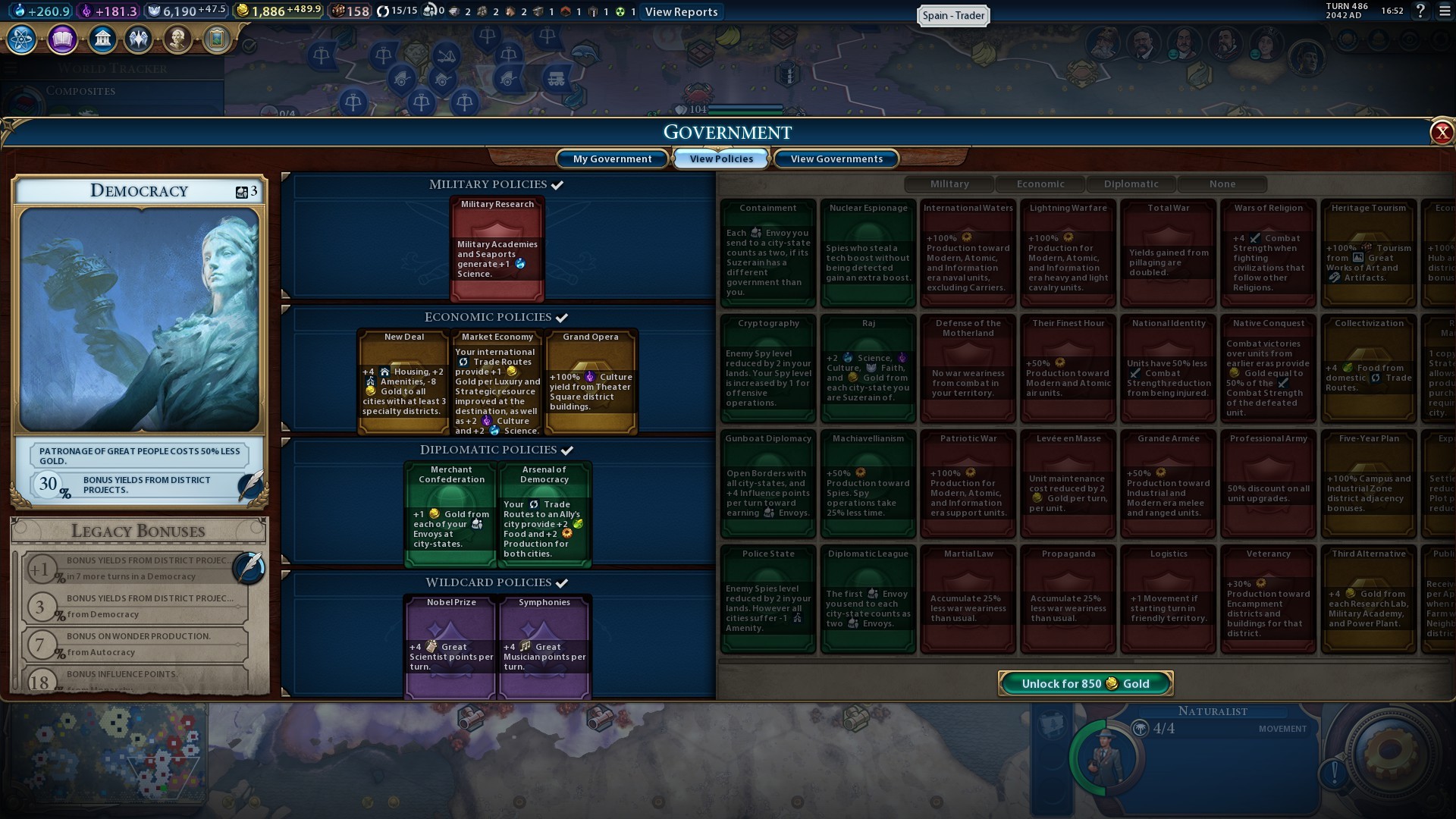
Task: Choose the None policy filter
Action: [x=1222, y=184]
